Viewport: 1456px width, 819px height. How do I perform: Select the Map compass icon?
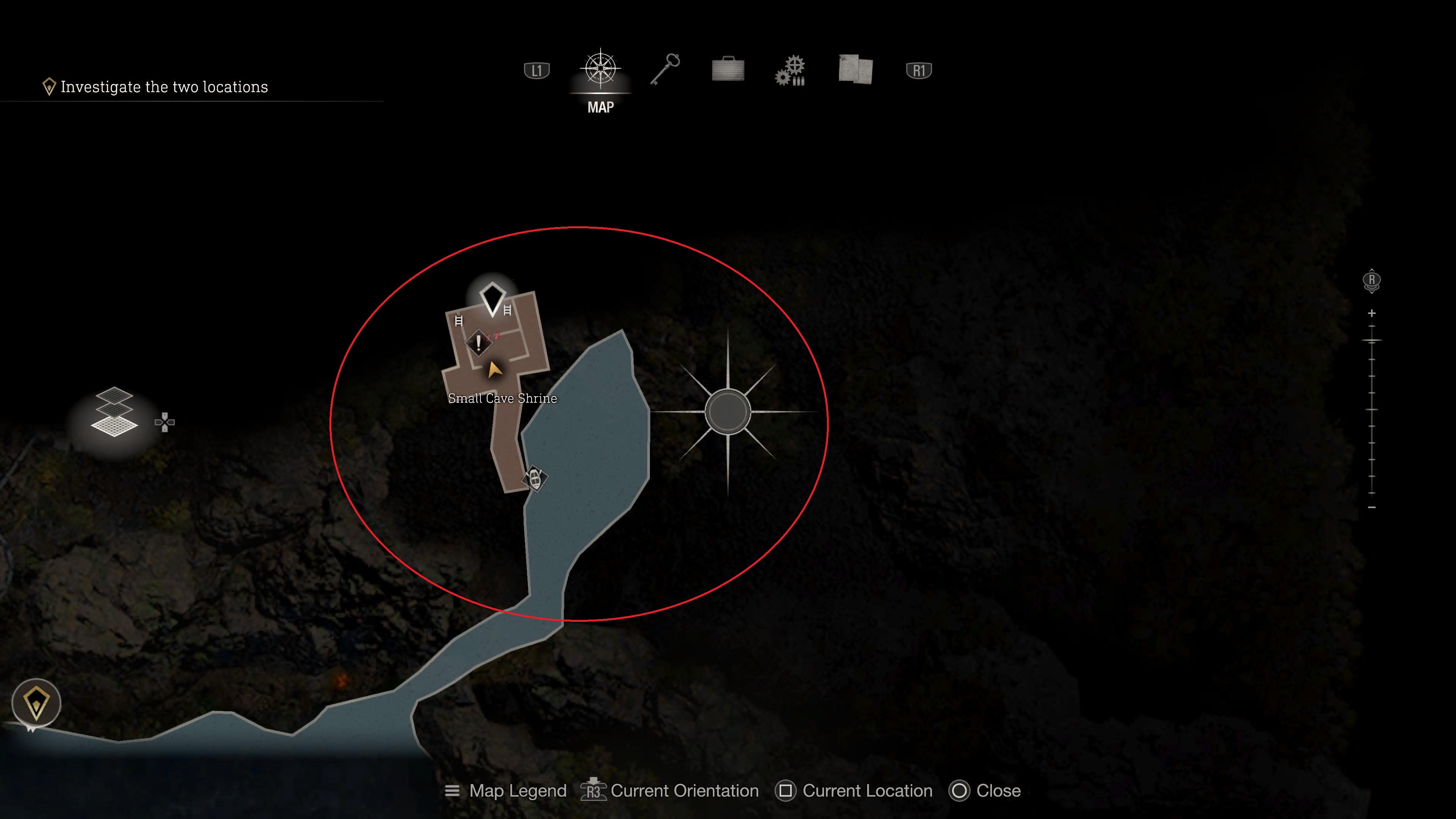[600, 69]
